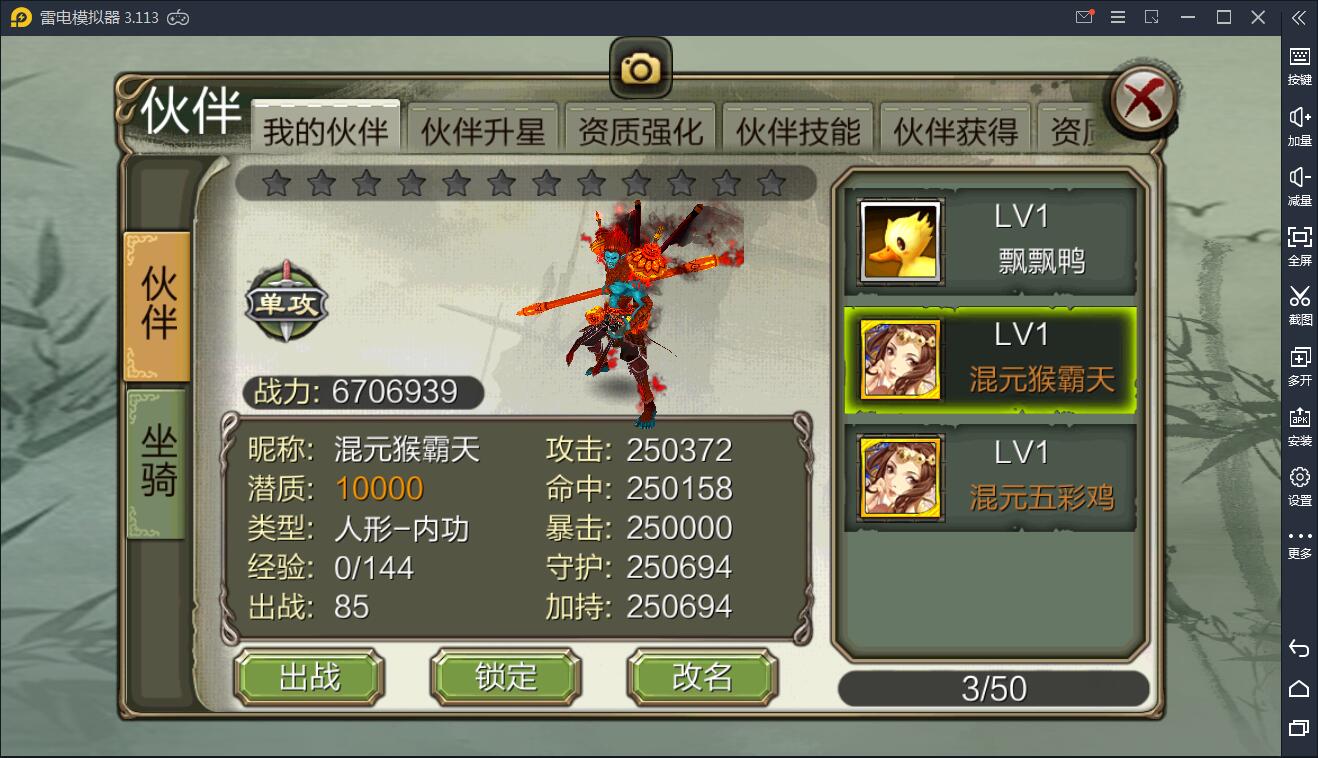Click the 出战 deploy button

click(309, 677)
